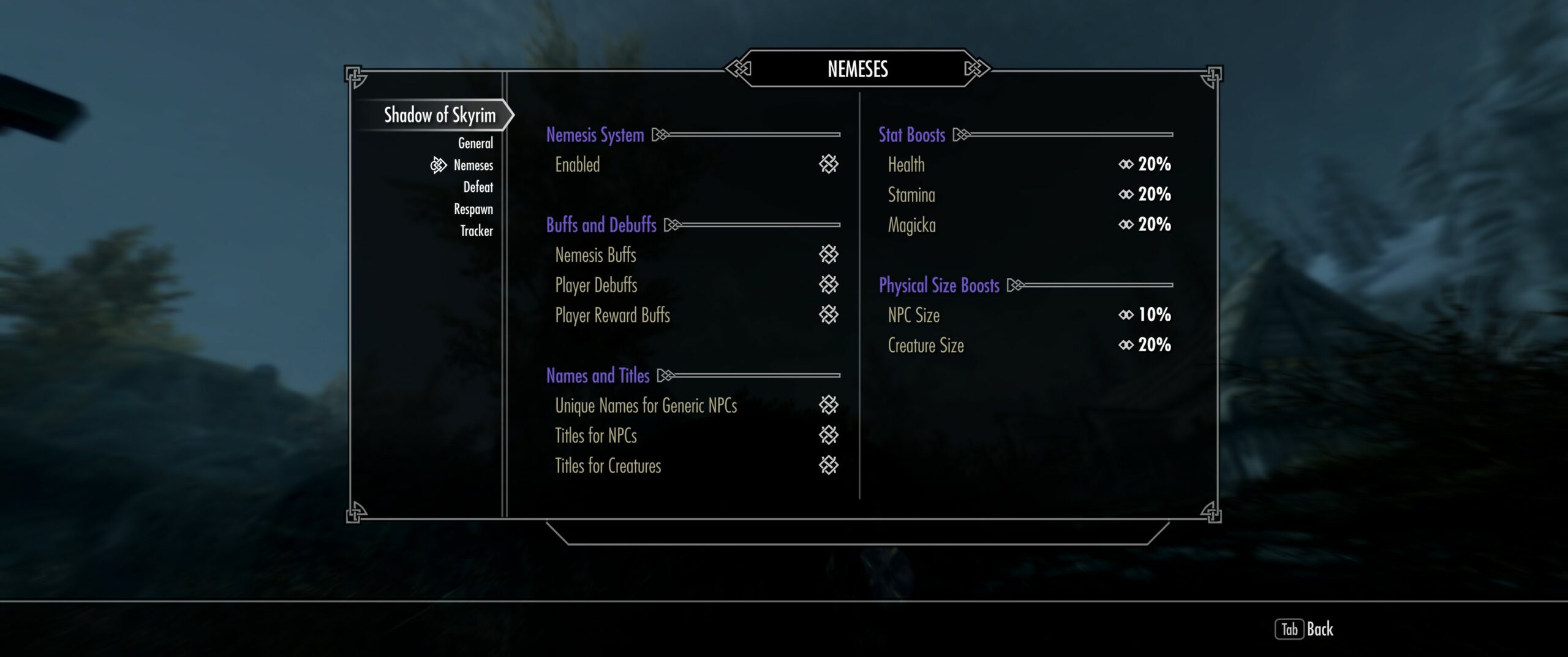This screenshot has height=657, width=1568.
Task: Adjust the Creature Size boost value
Action: point(1144,345)
